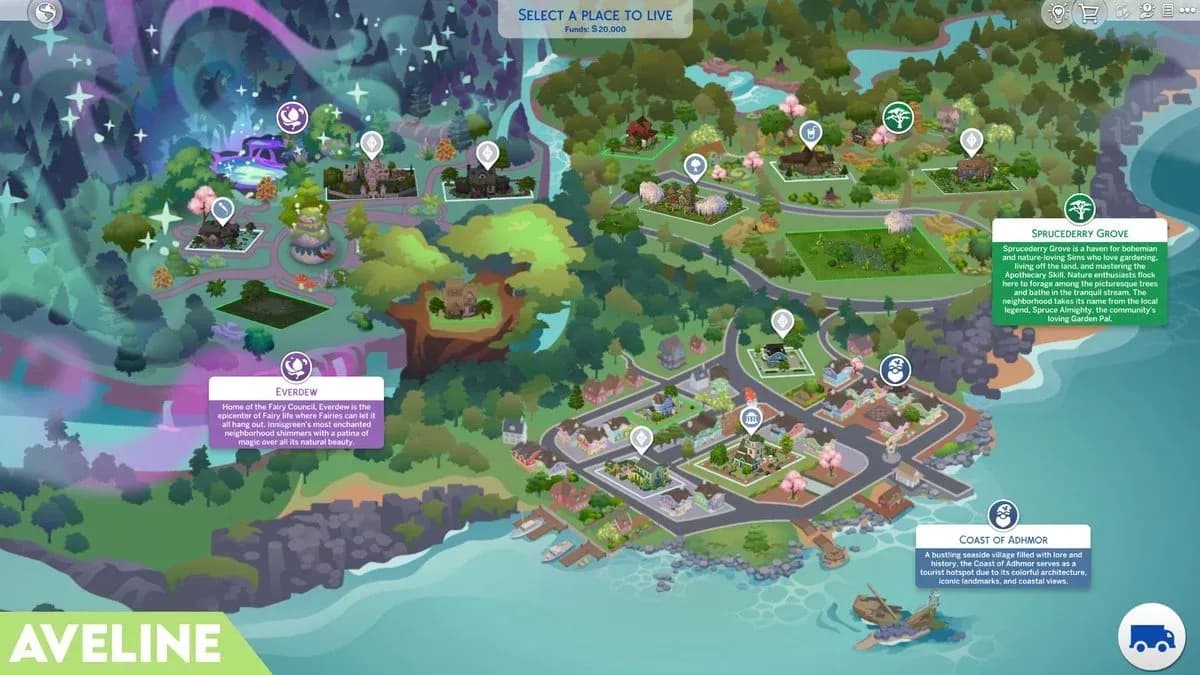Select the Coast of Adhmor label
Screen dimensions: 1200x675
(1002, 540)
